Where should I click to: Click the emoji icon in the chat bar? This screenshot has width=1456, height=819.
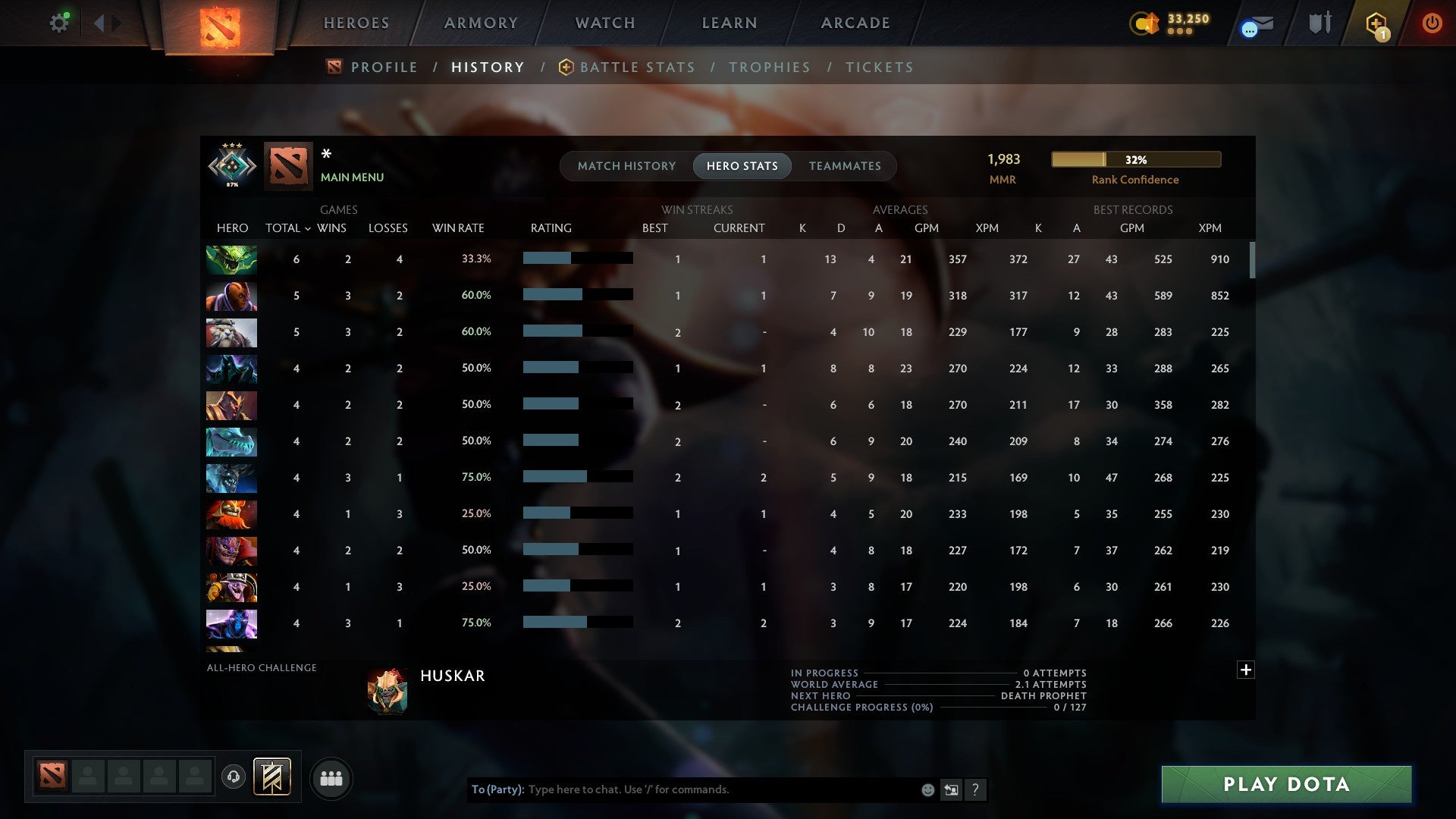[x=927, y=789]
